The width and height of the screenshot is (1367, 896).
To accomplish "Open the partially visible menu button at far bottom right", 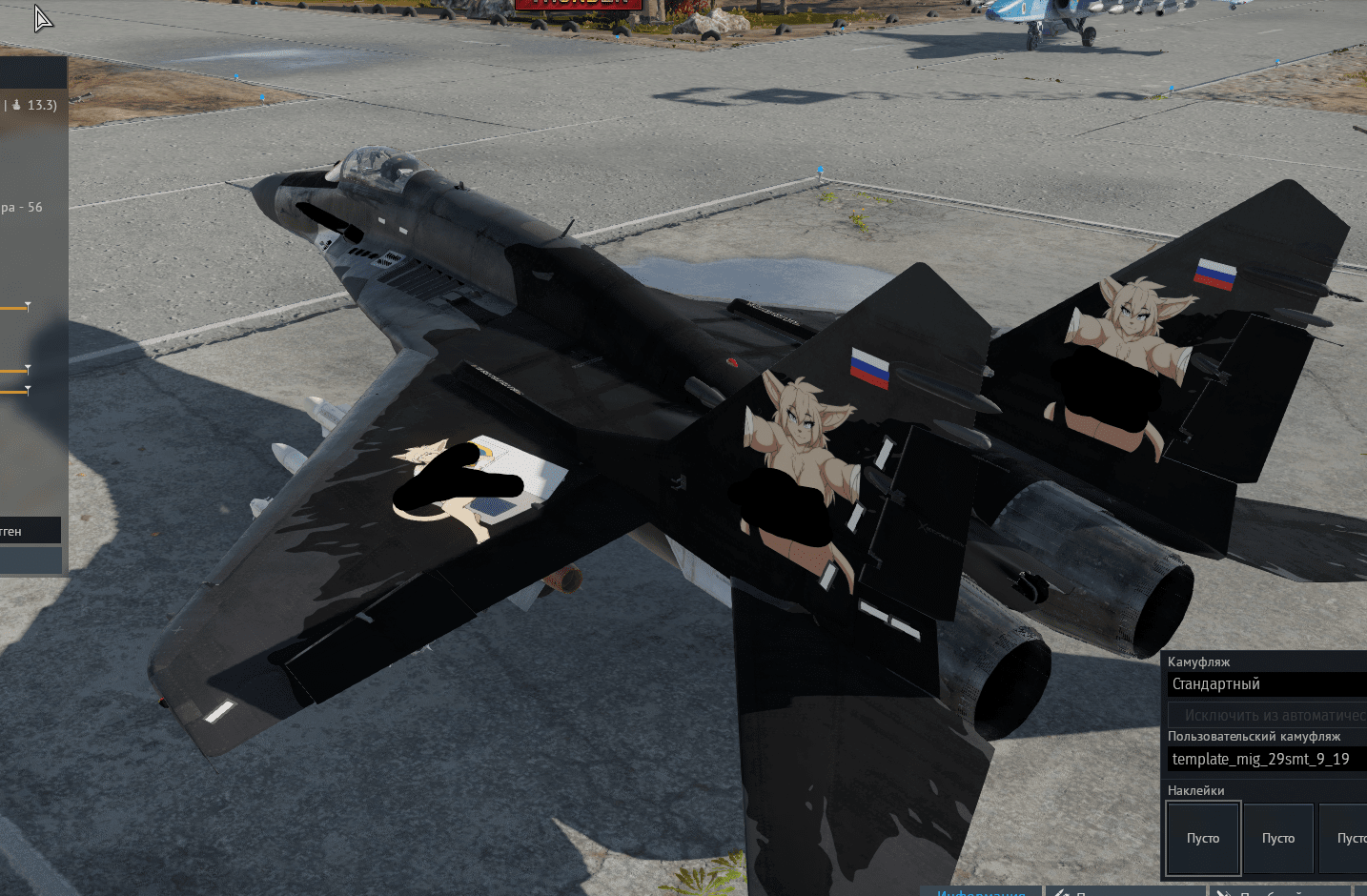I will coord(1361,893).
